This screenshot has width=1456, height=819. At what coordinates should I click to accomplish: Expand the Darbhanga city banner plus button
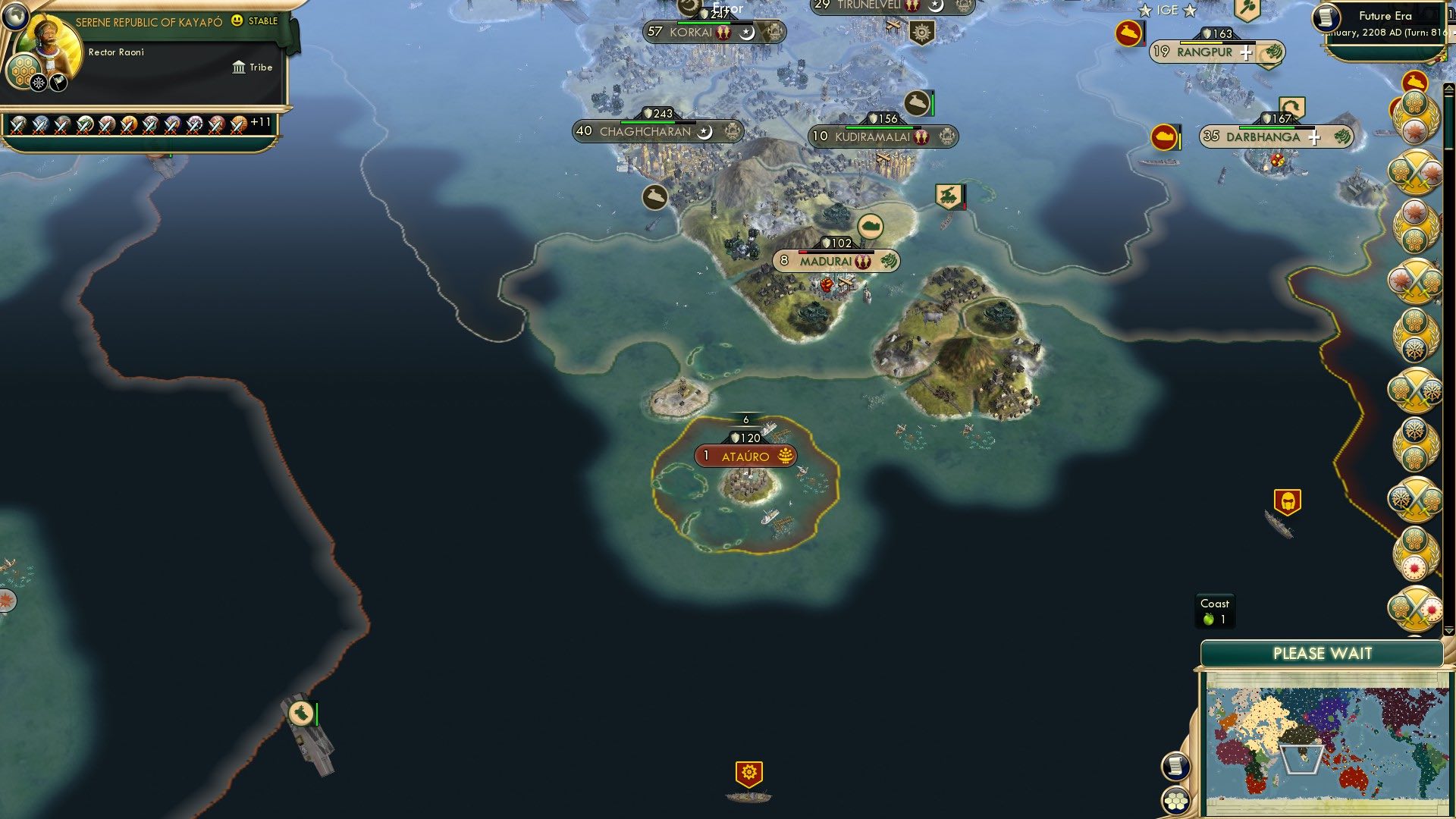click(x=1314, y=138)
